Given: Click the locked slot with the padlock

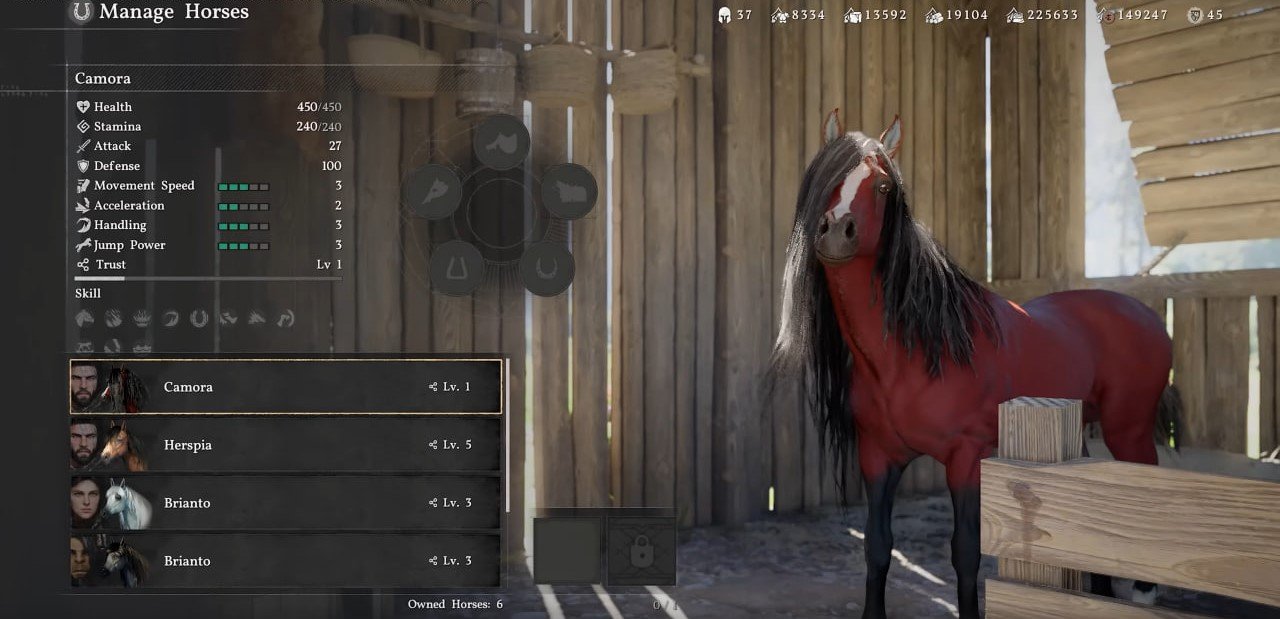Looking at the screenshot, I should [641, 551].
